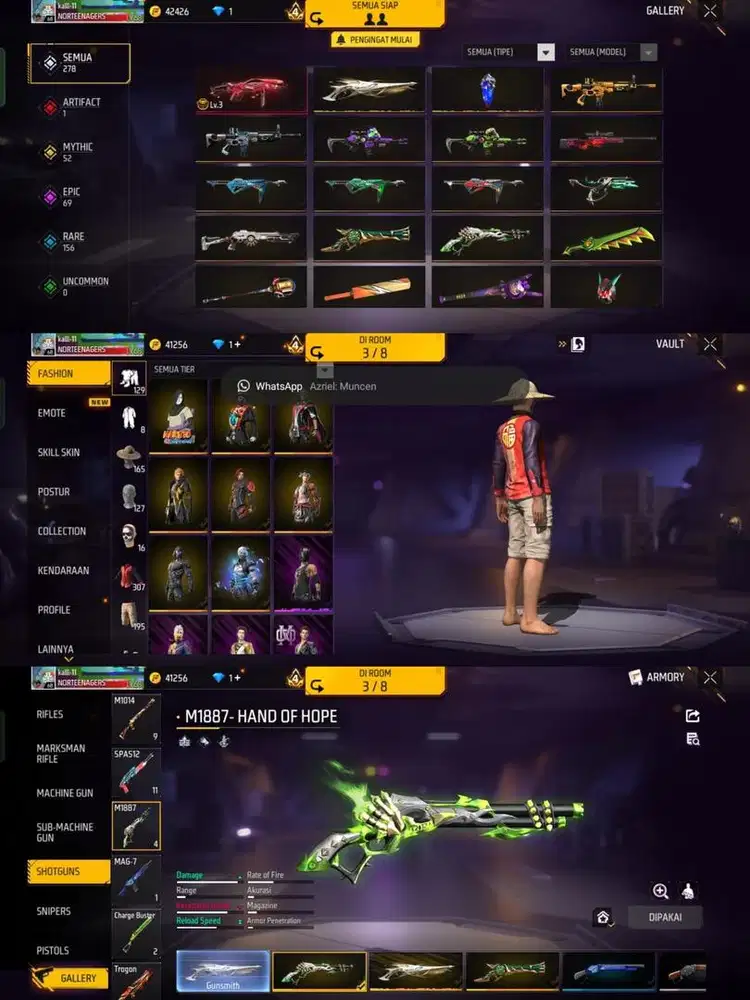Open the Semua (Tipe) dropdown
Screen dimensions: 750x1000
510,52
